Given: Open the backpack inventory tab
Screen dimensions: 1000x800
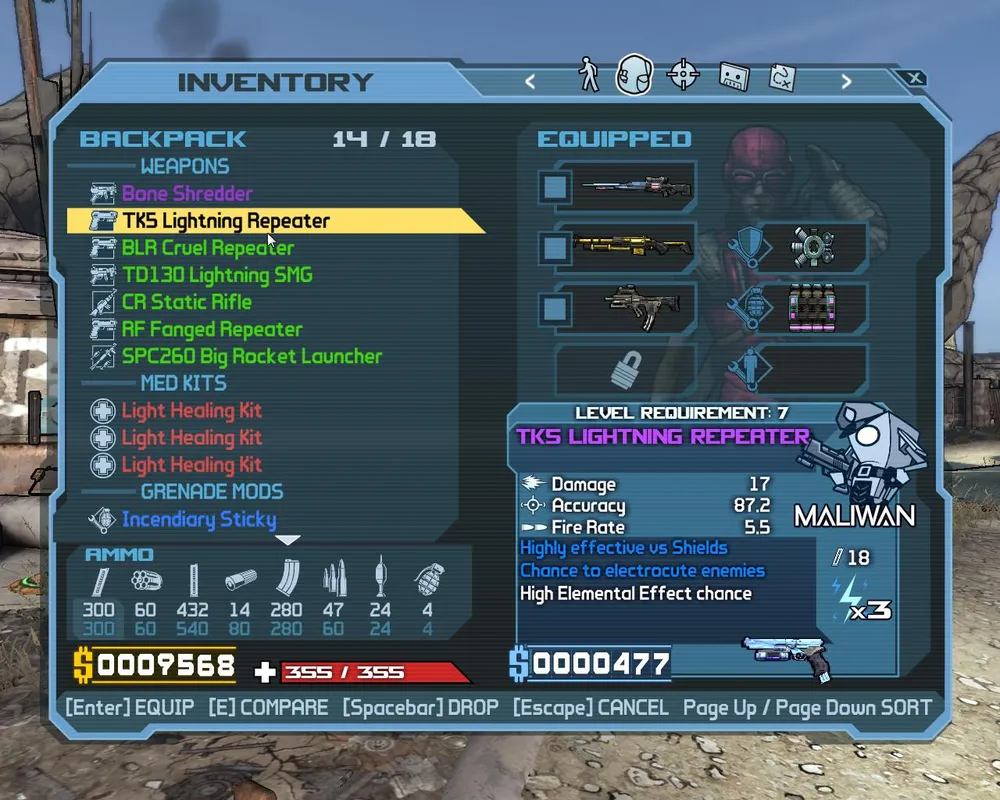Looking at the screenshot, I should click(x=634, y=76).
